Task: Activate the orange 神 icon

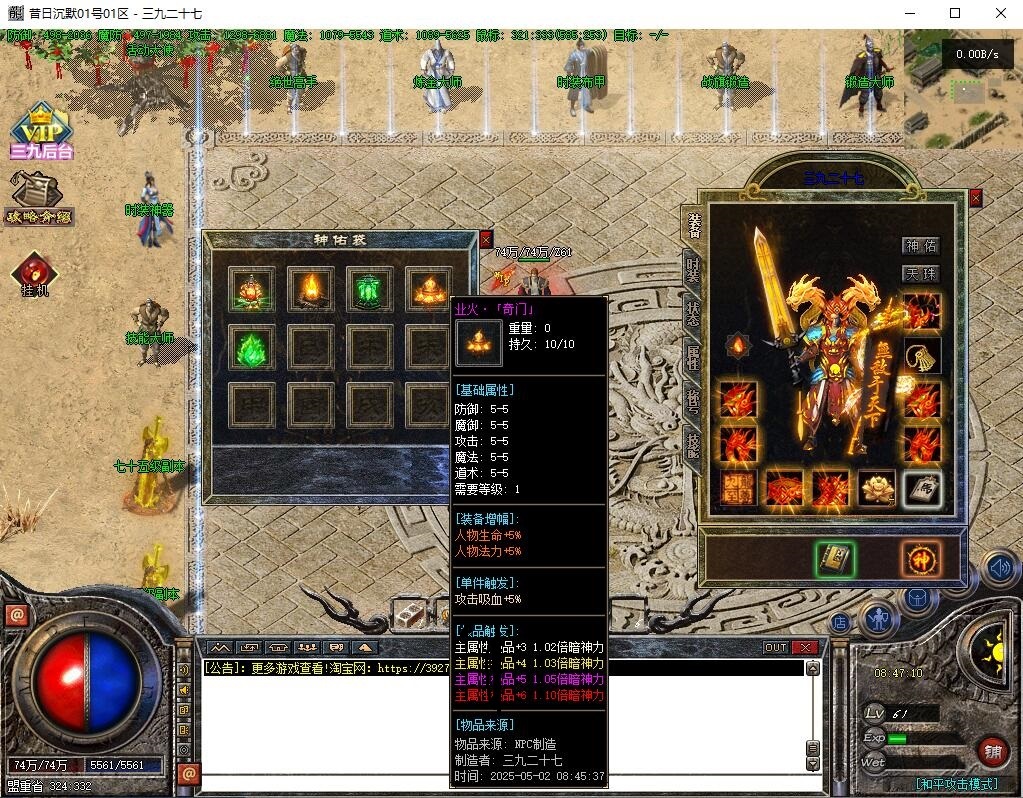Action: (x=919, y=560)
